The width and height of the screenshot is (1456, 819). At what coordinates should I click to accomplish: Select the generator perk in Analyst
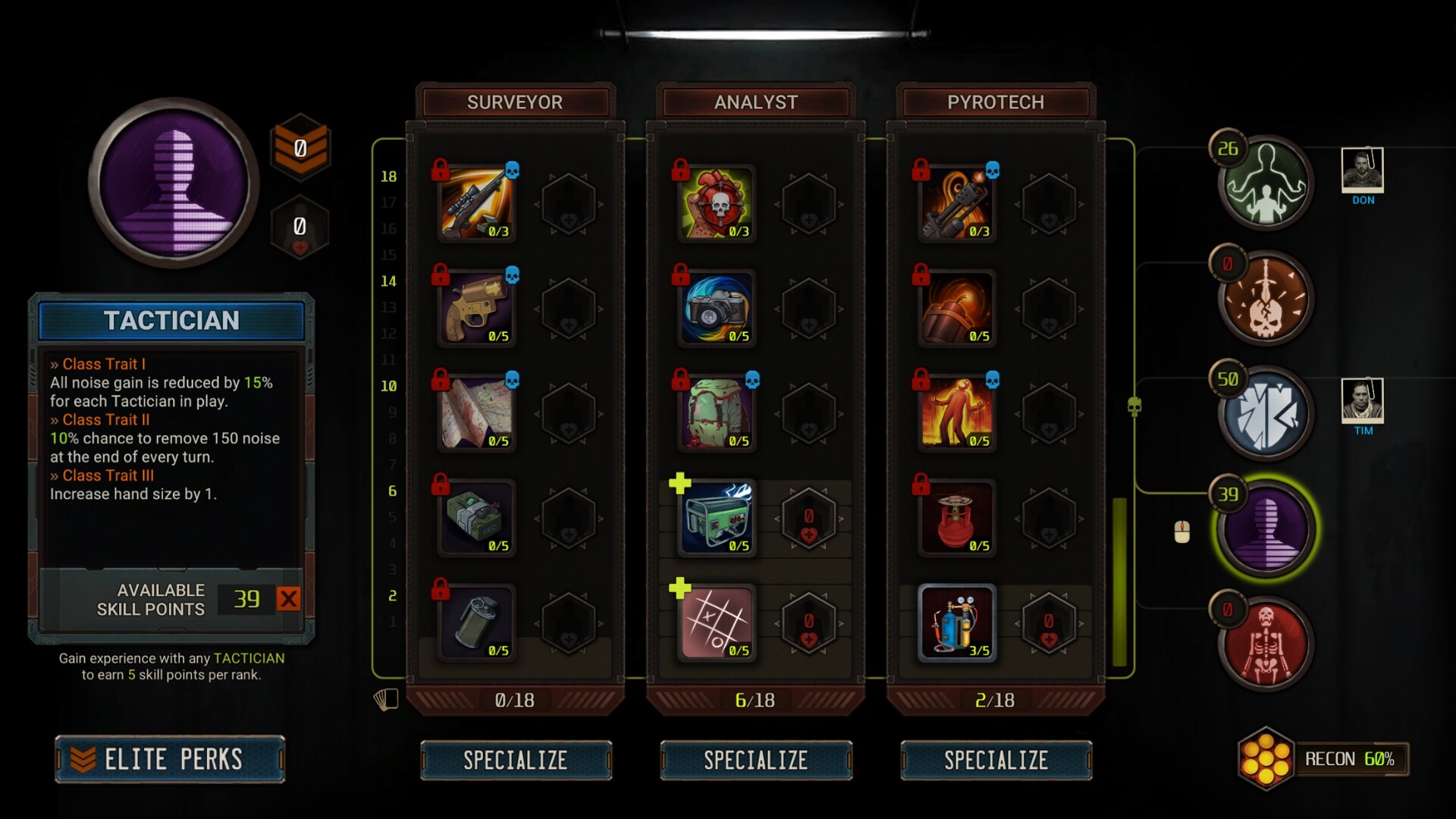tap(717, 519)
